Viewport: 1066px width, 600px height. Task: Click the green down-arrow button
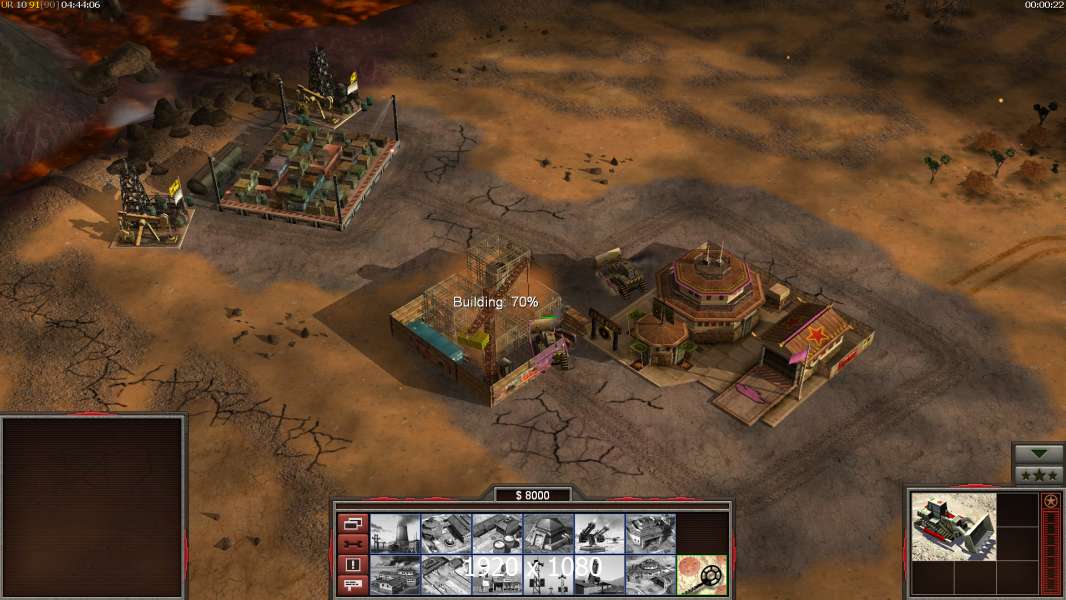click(1038, 454)
